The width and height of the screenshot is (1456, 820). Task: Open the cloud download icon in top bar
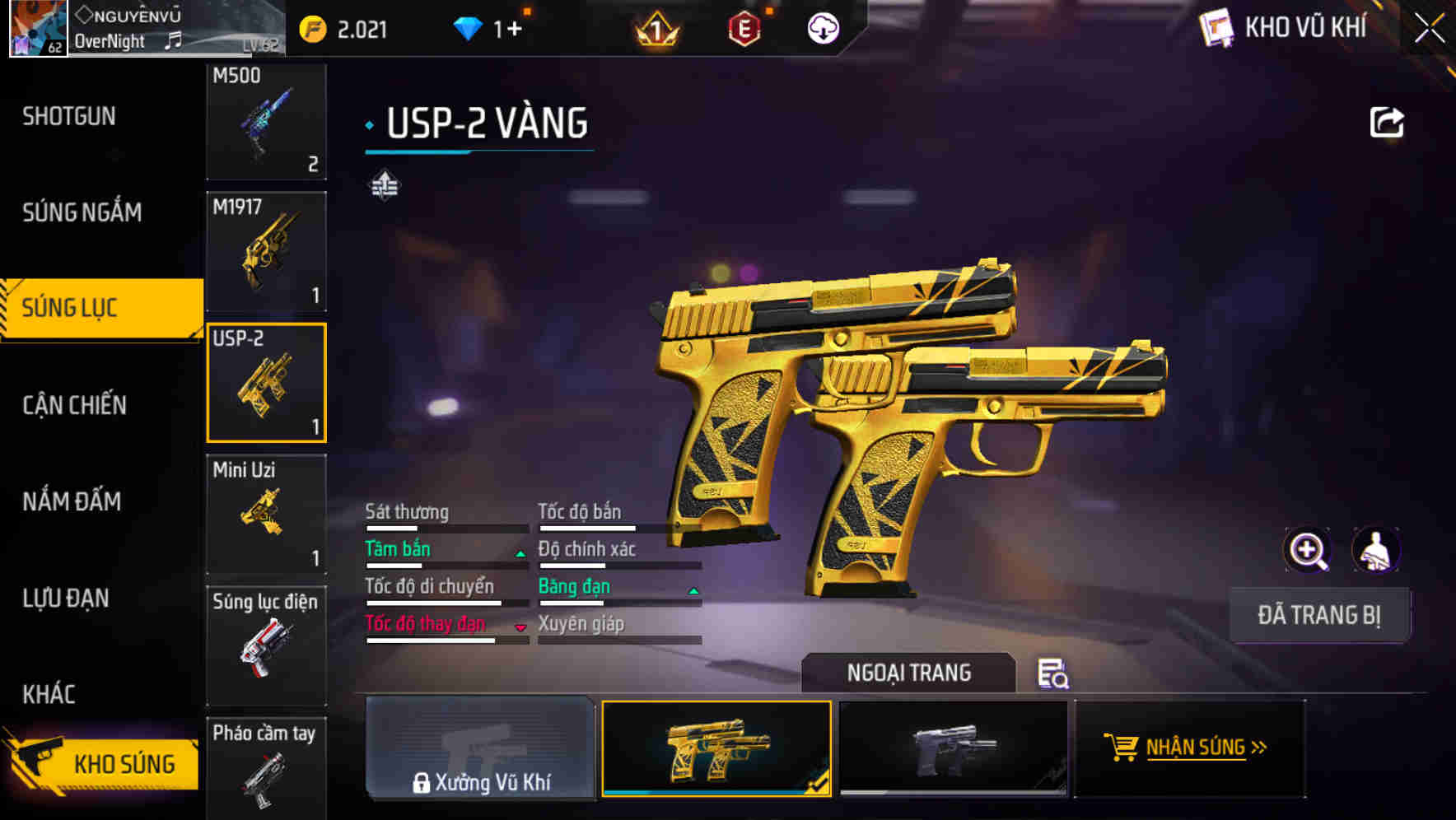(x=822, y=29)
